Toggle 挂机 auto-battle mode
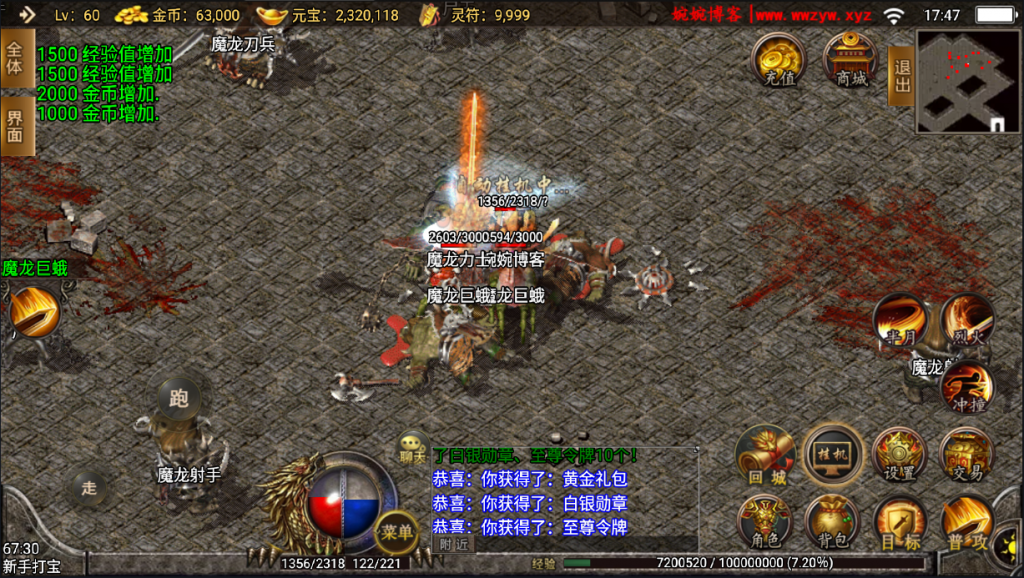 click(834, 455)
